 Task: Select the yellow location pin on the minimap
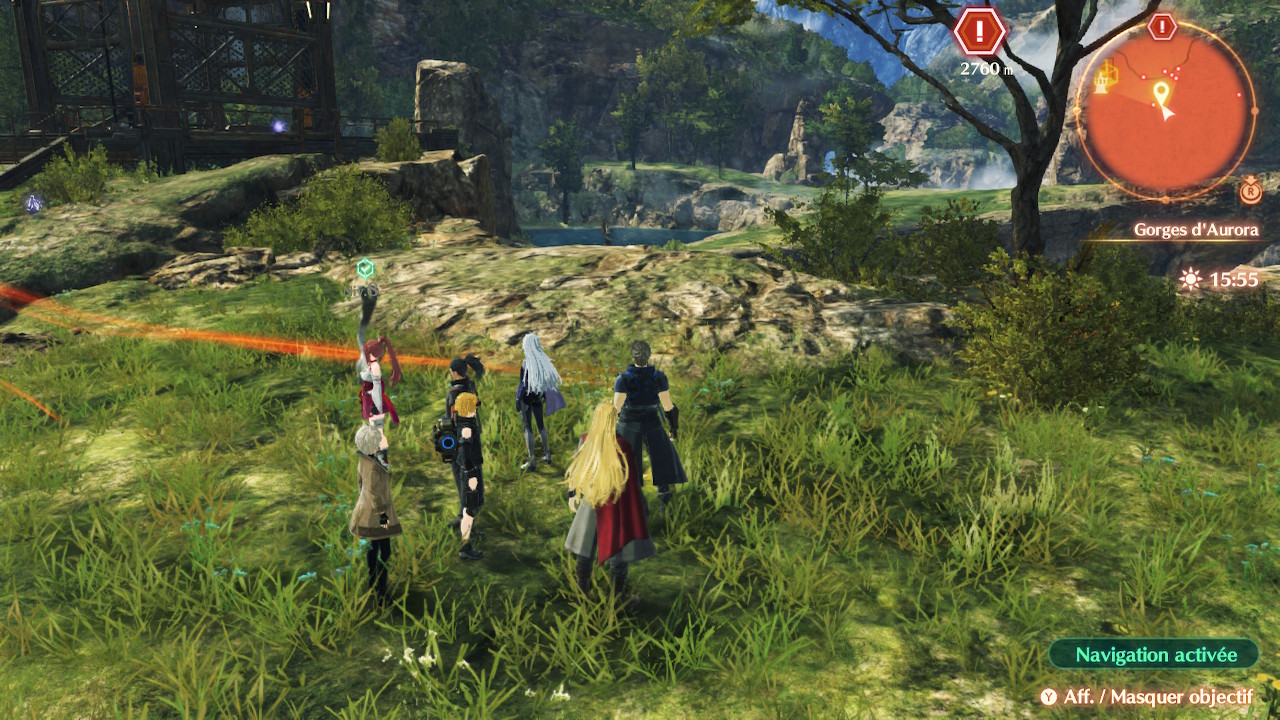1160,94
